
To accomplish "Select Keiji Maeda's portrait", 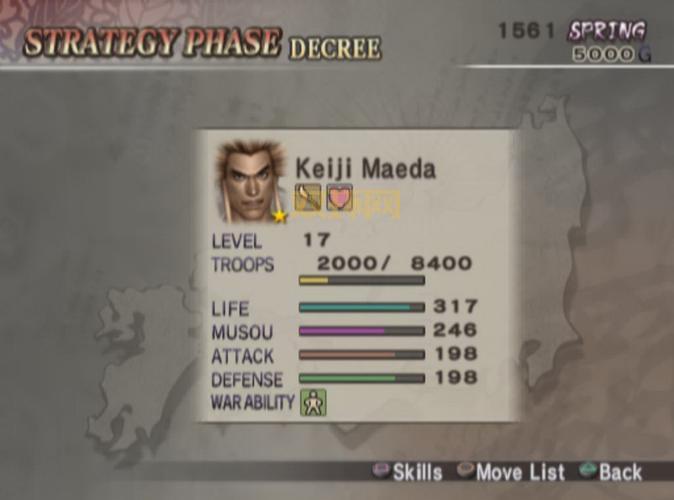I will tap(250, 181).
